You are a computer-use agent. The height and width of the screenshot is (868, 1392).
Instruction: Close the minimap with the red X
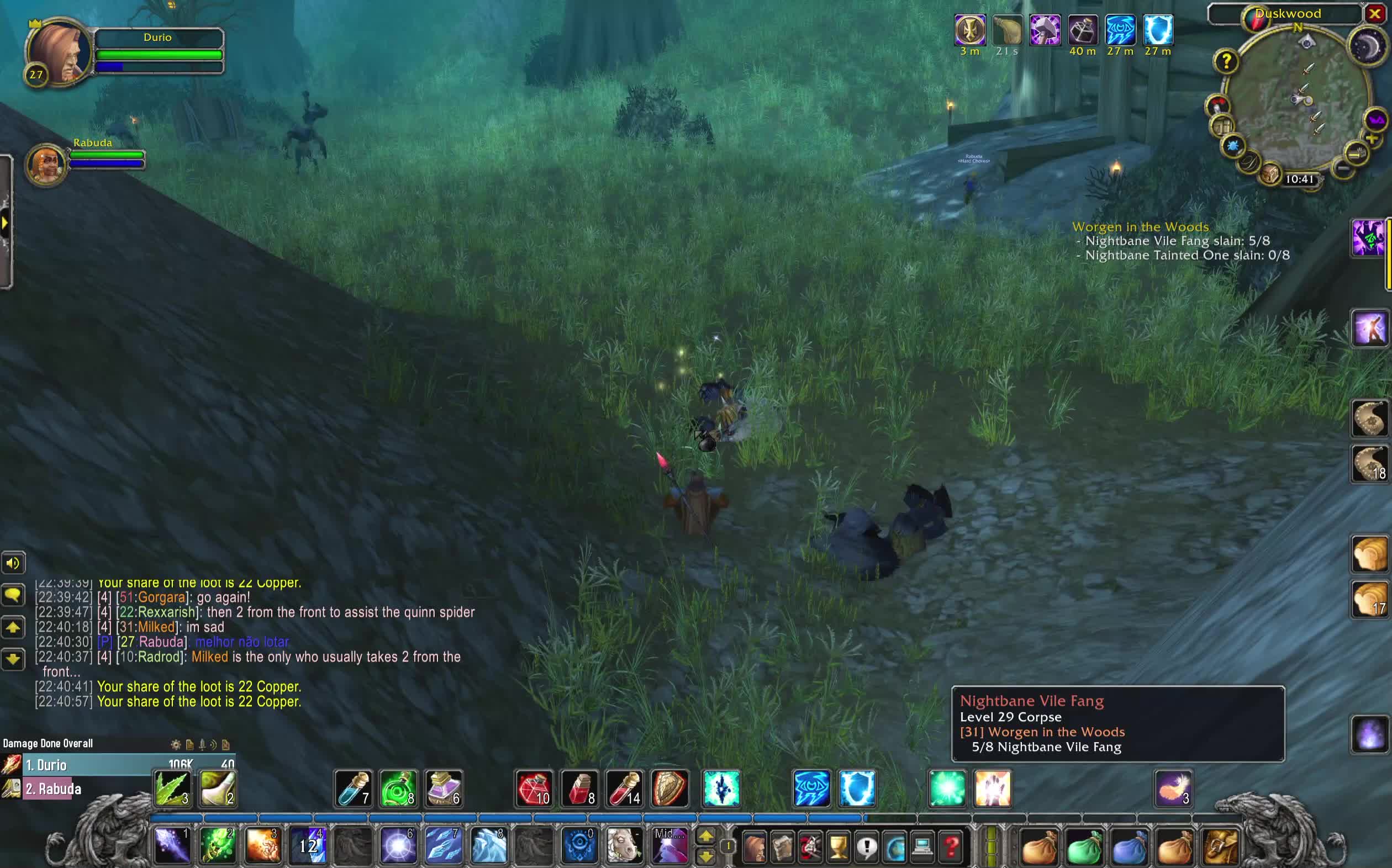(x=1375, y=13)
